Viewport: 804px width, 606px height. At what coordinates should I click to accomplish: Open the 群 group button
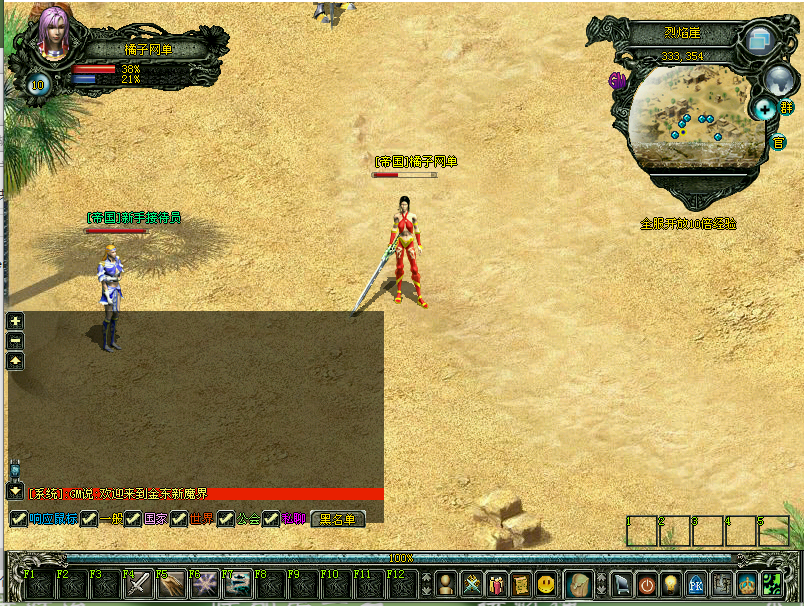coord(787,108)
